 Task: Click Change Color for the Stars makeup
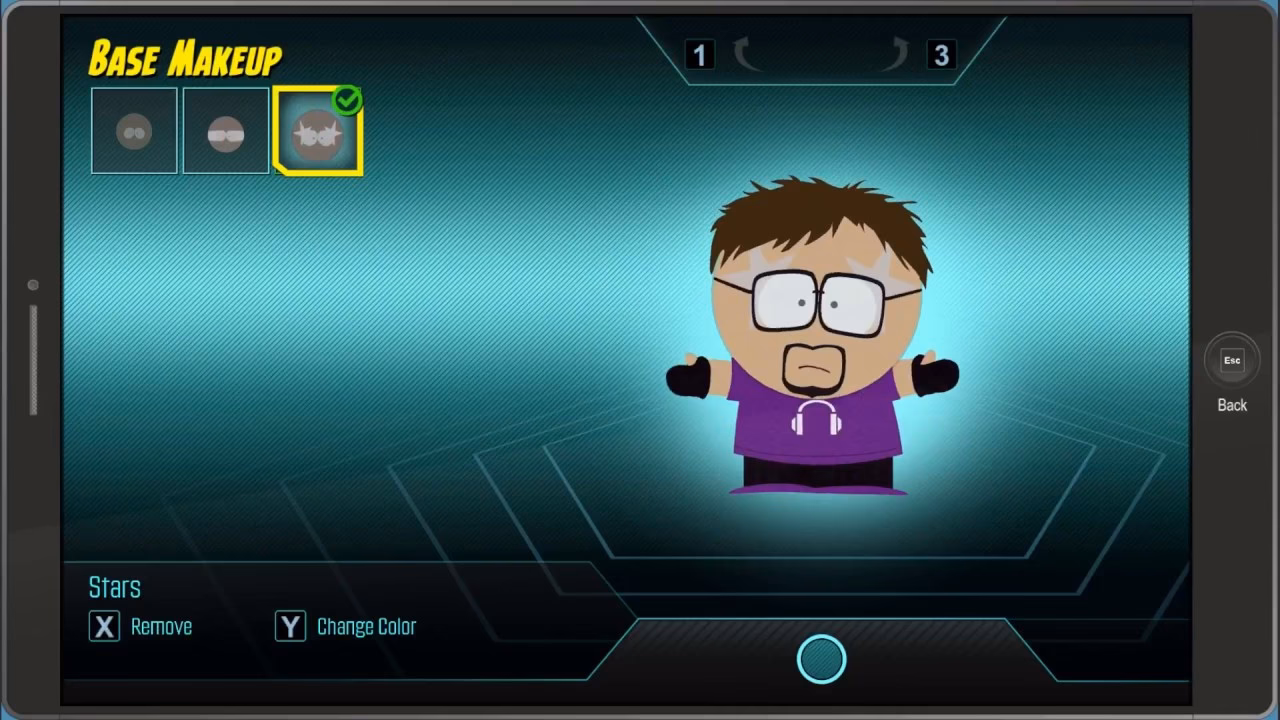pos(366,626)
